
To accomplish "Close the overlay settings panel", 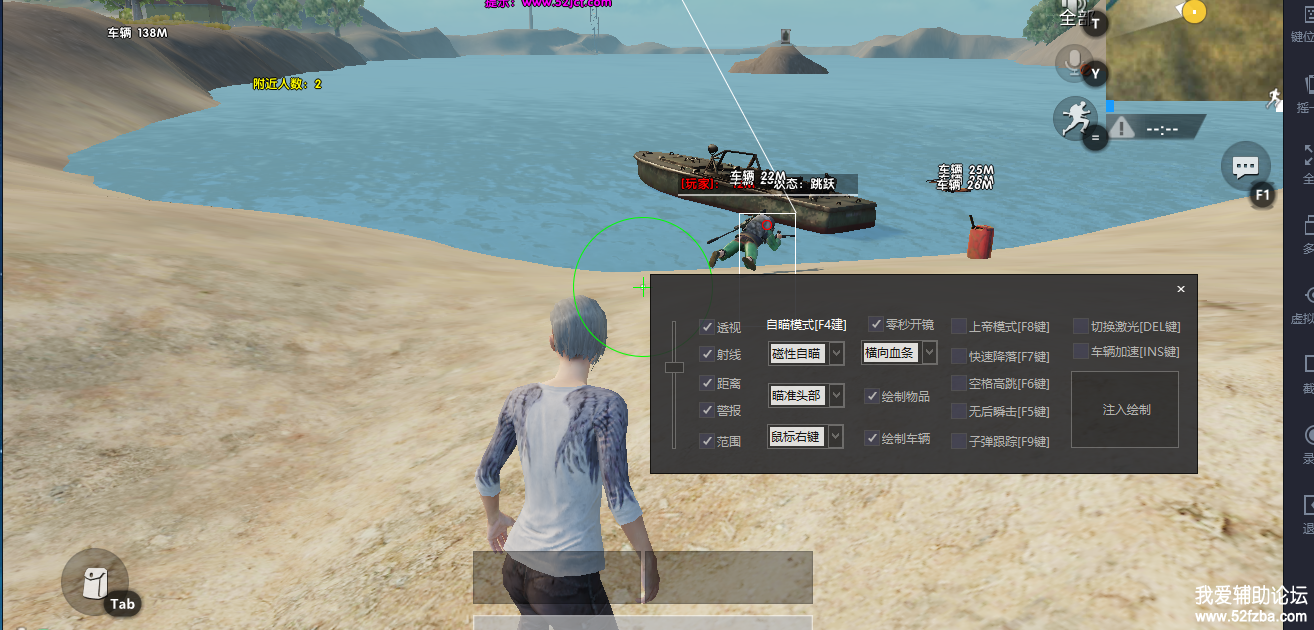I will [x=1181, y=289].
